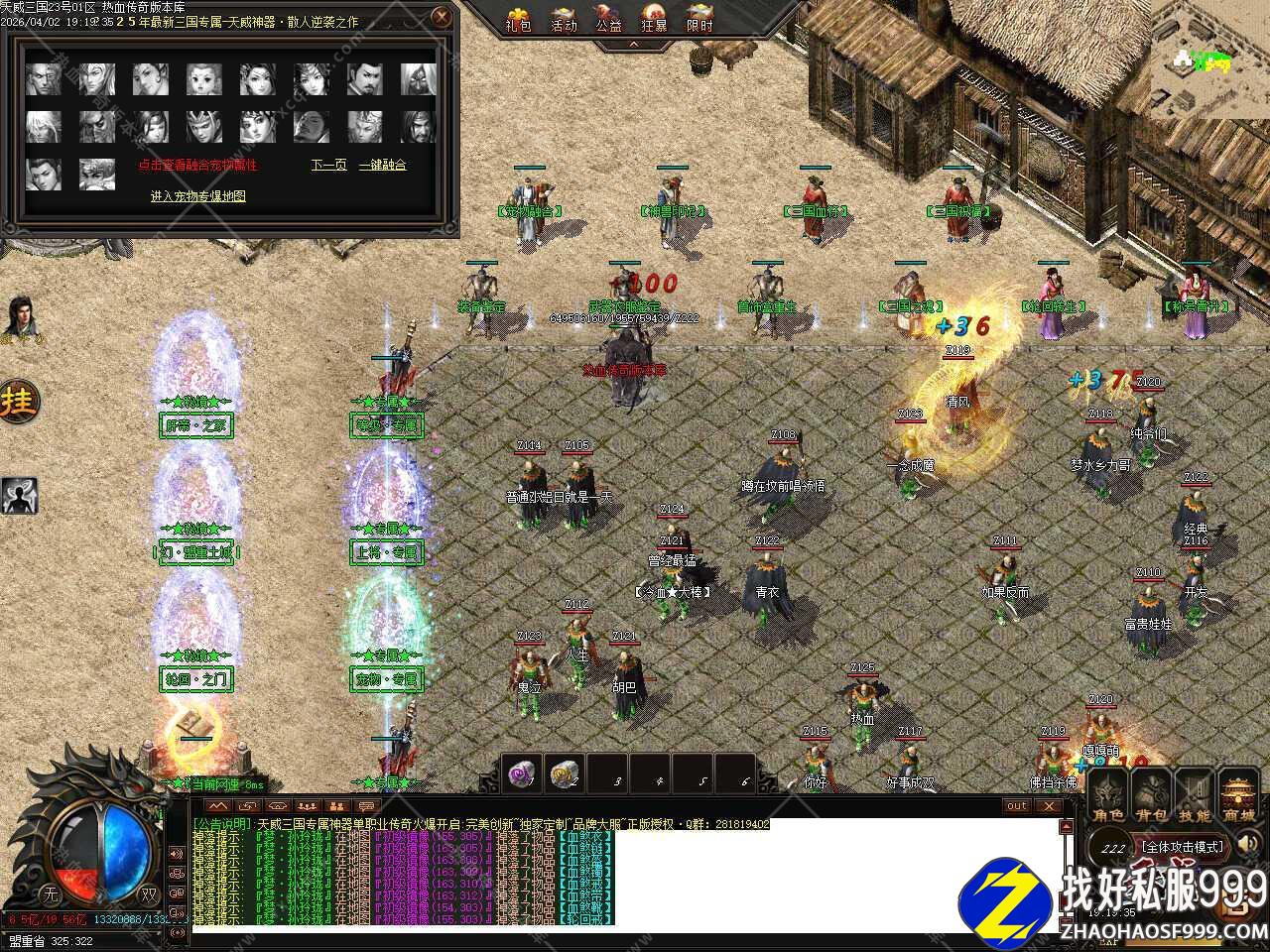1270x952 pixels.
Task: Open the 背包 backpack
Action: (1151, 795)
